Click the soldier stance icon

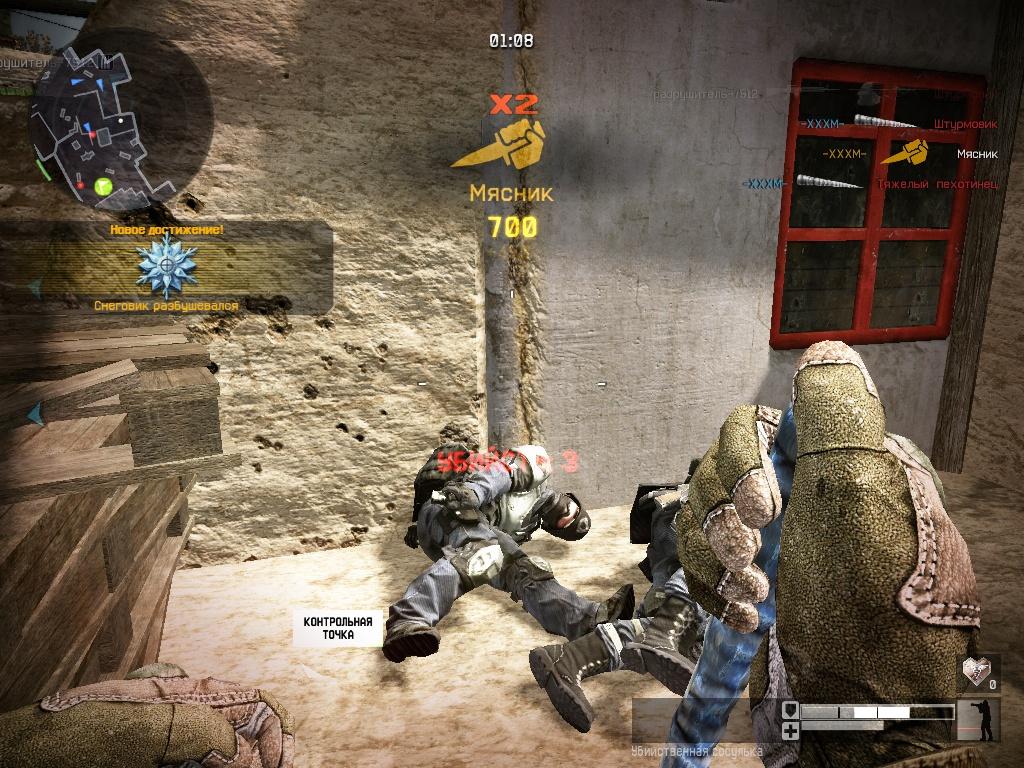tap(978, 720)
